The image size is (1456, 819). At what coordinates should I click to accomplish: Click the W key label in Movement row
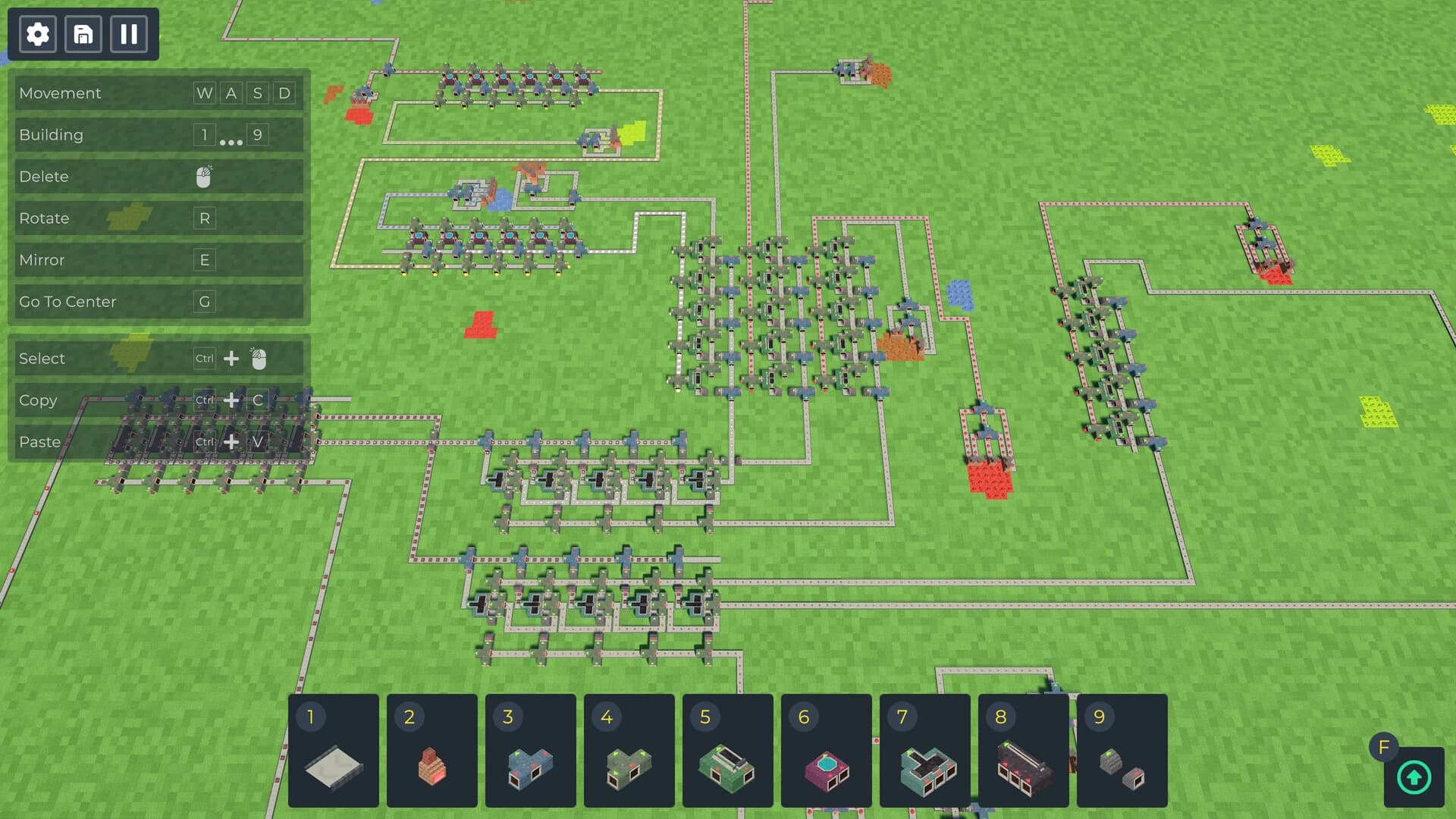[203, 93]
